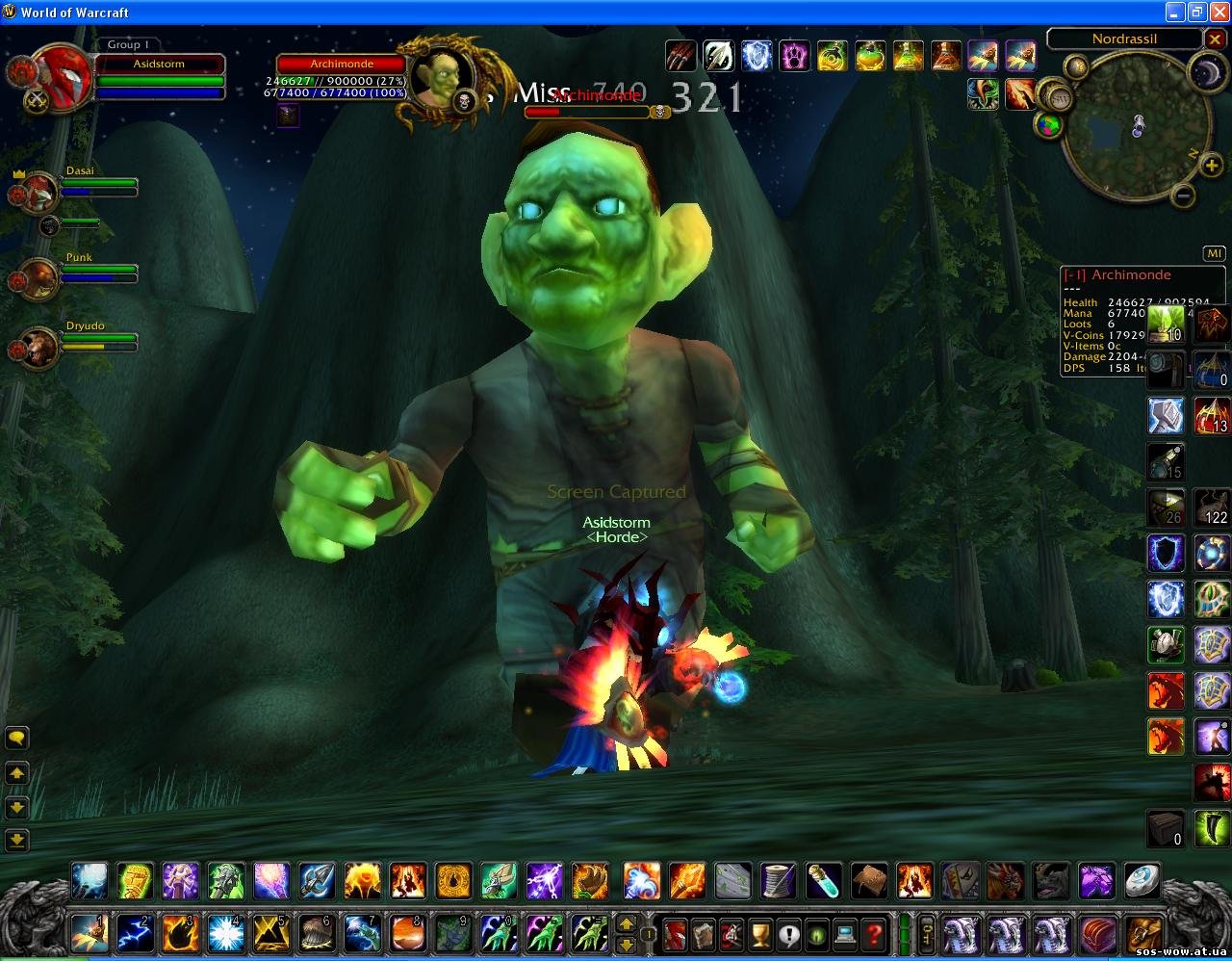Image resolution: width=1232 pixels, height=961 pixels.
Task: Cast the white starburst spell in slot 4
Action: point(225,933)
